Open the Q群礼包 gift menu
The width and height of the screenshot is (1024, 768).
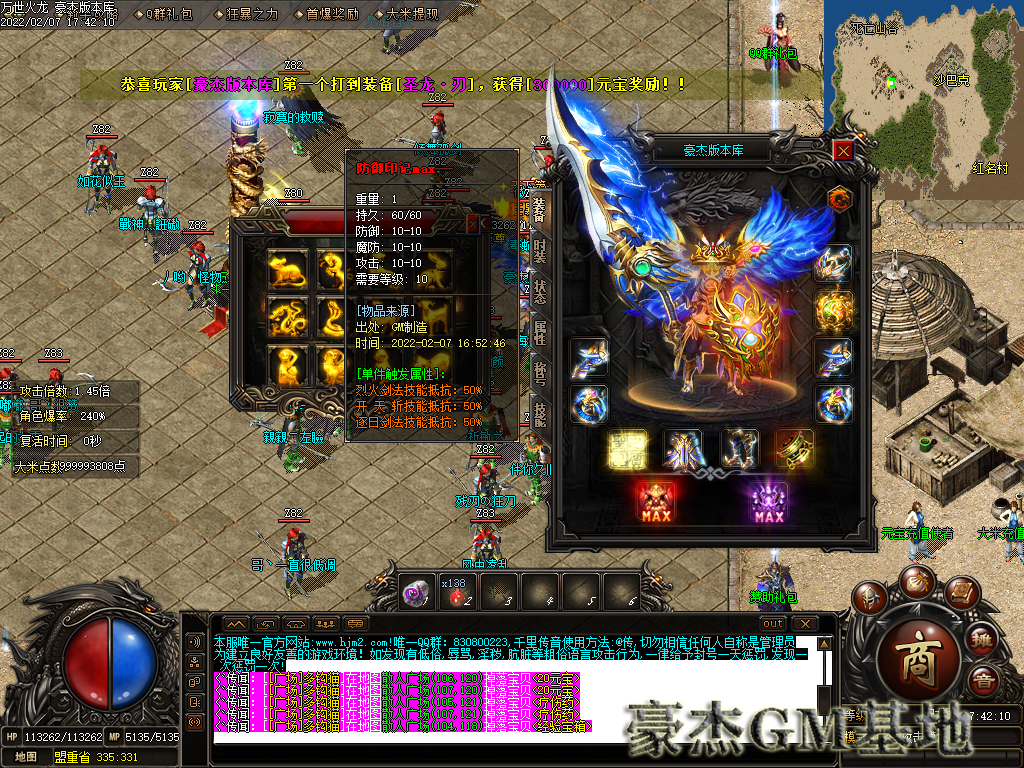168,14
